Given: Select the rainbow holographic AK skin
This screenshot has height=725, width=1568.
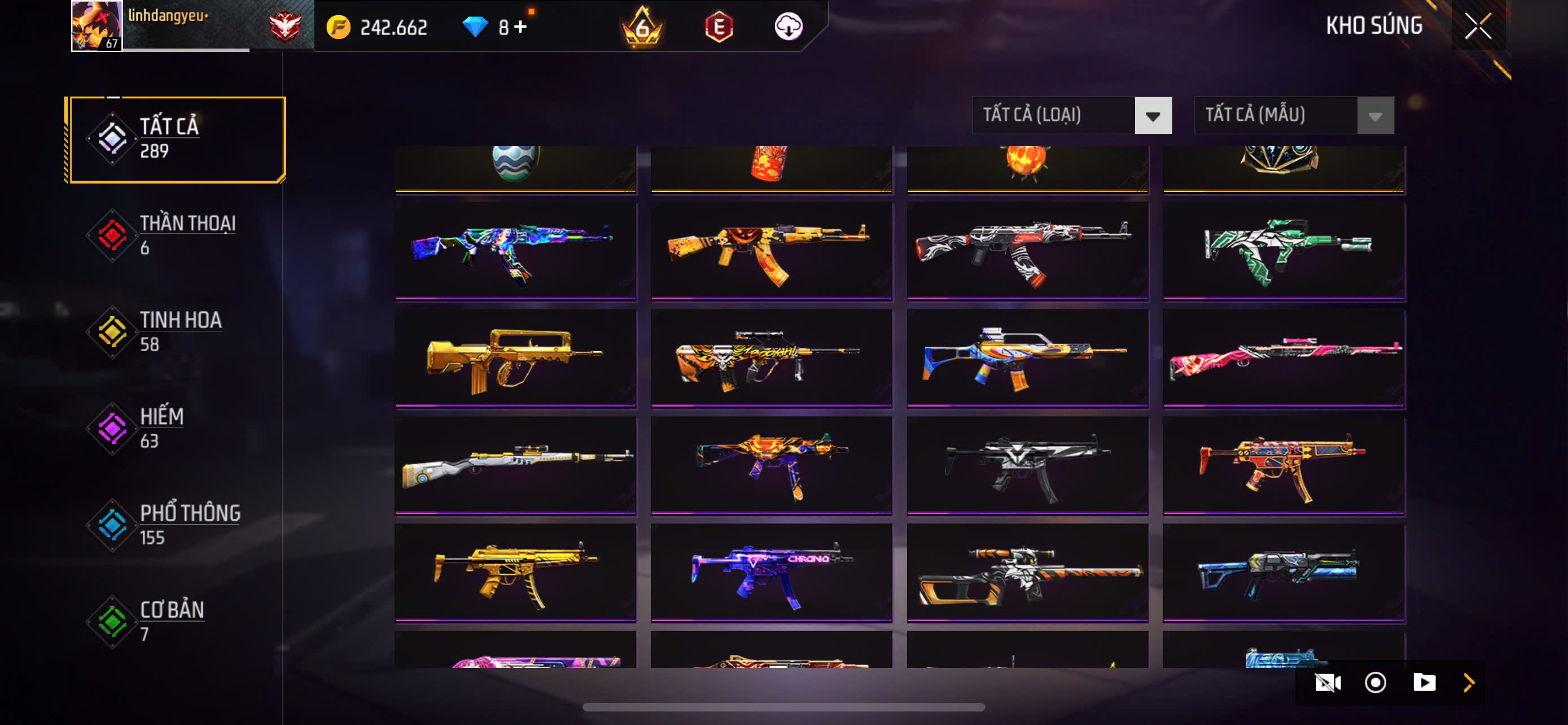Looking at the screenshot, I should (x=515, y=251).
